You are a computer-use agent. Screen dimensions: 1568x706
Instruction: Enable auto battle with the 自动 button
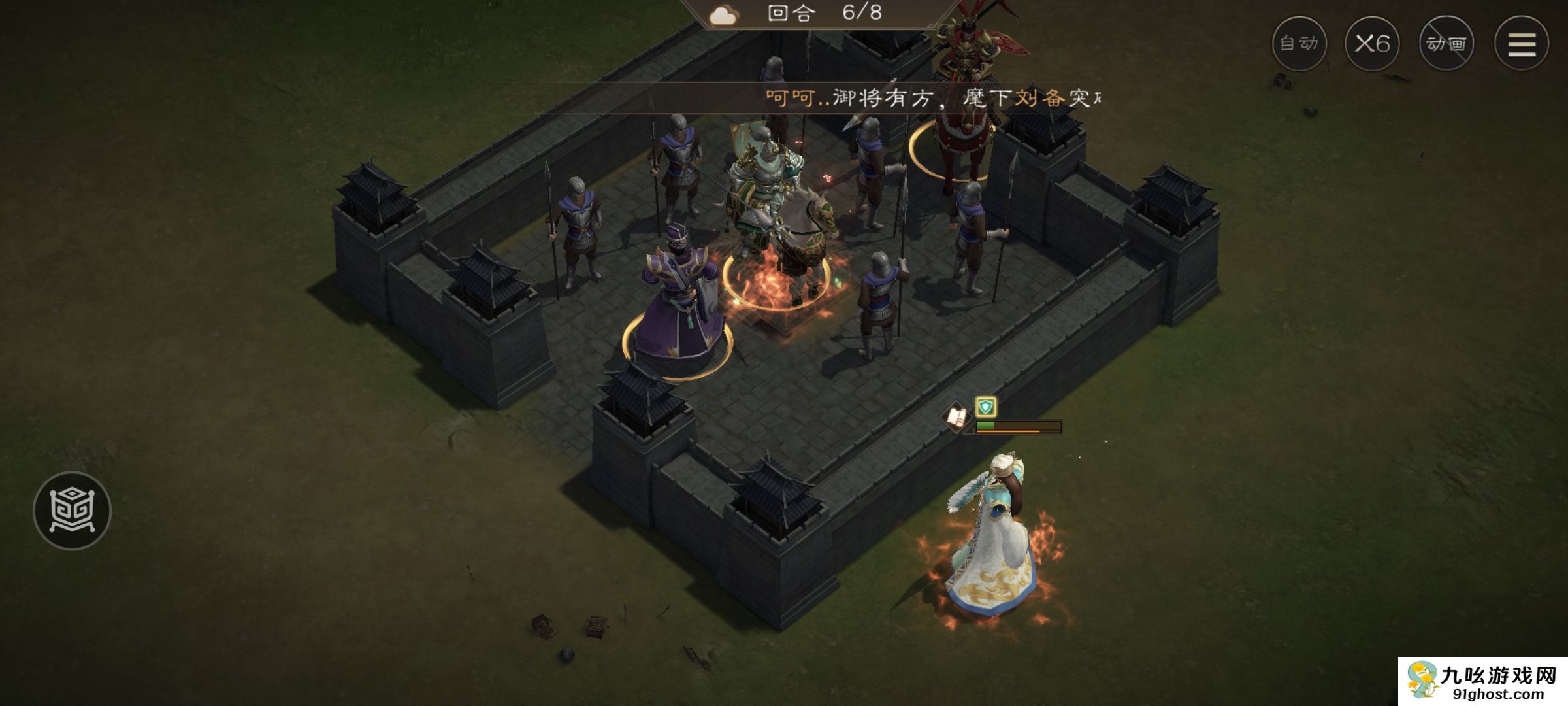tap(1299, 44)
